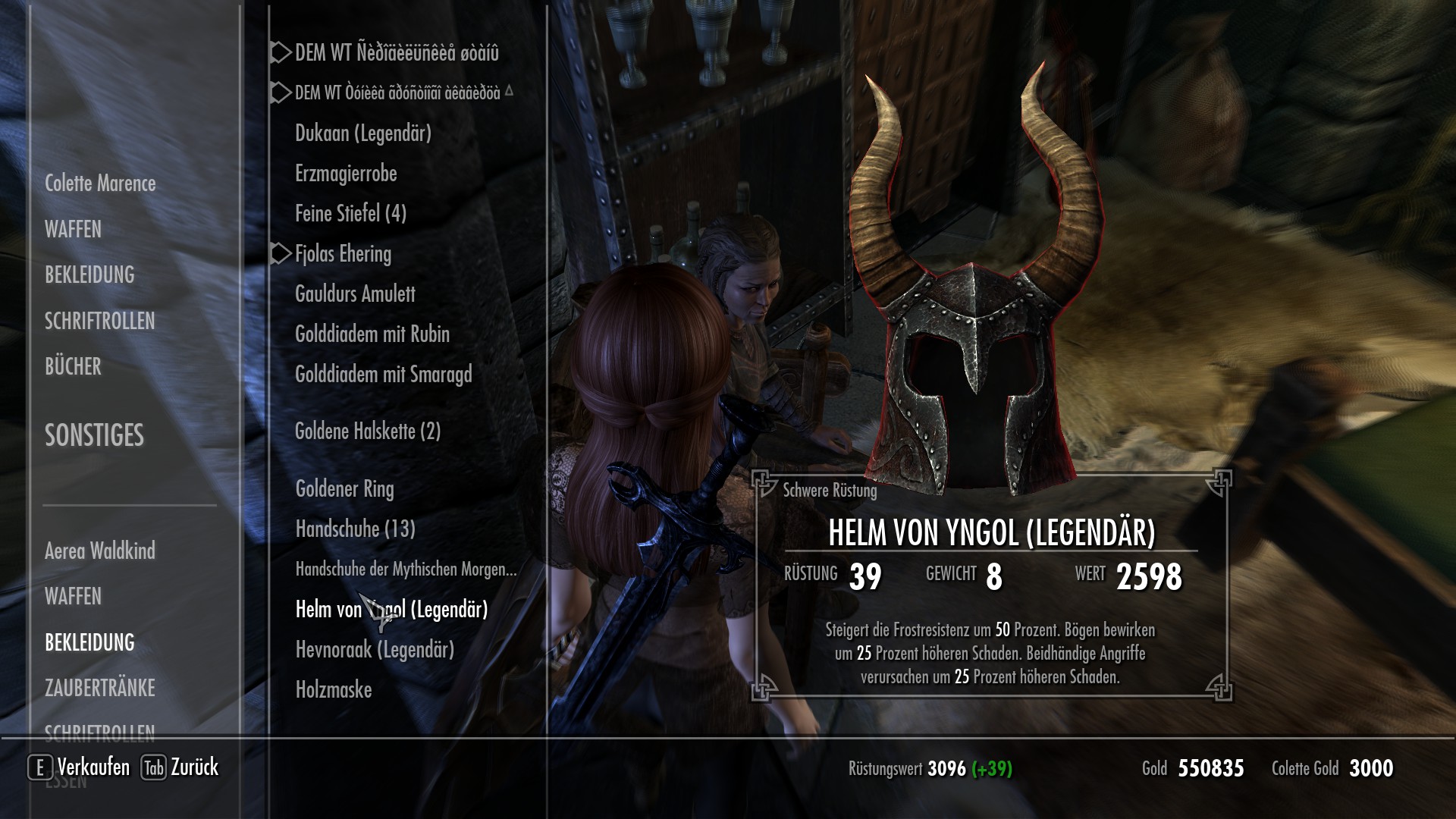
Task: Select Golddiadem mit Smaragd
Action: click(x=383, y=375)
